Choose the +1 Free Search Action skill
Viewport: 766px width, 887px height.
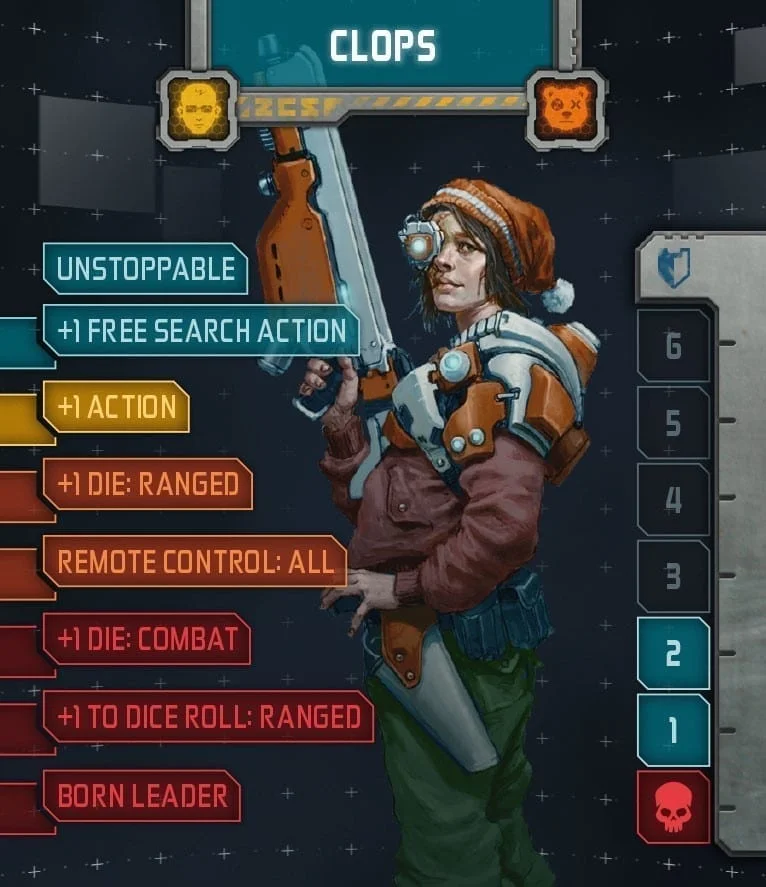[201, 331]
